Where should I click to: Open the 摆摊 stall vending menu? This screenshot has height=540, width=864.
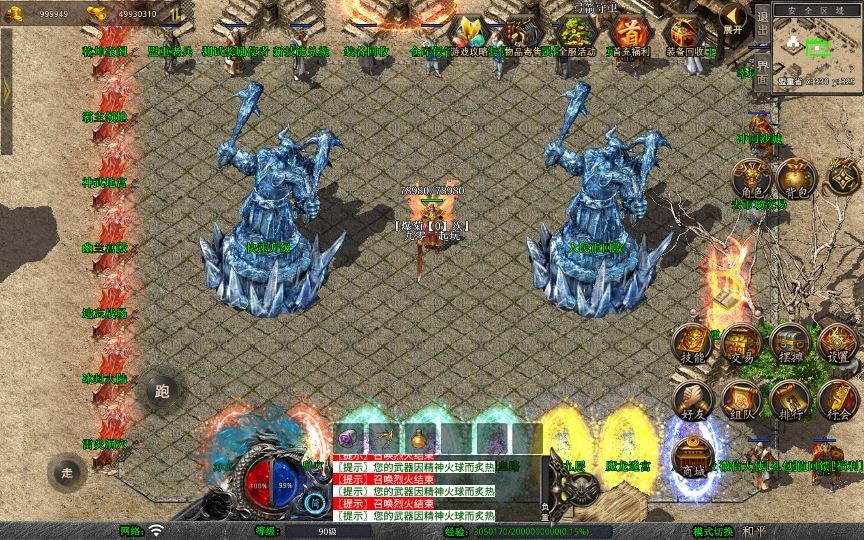(789, 344)
